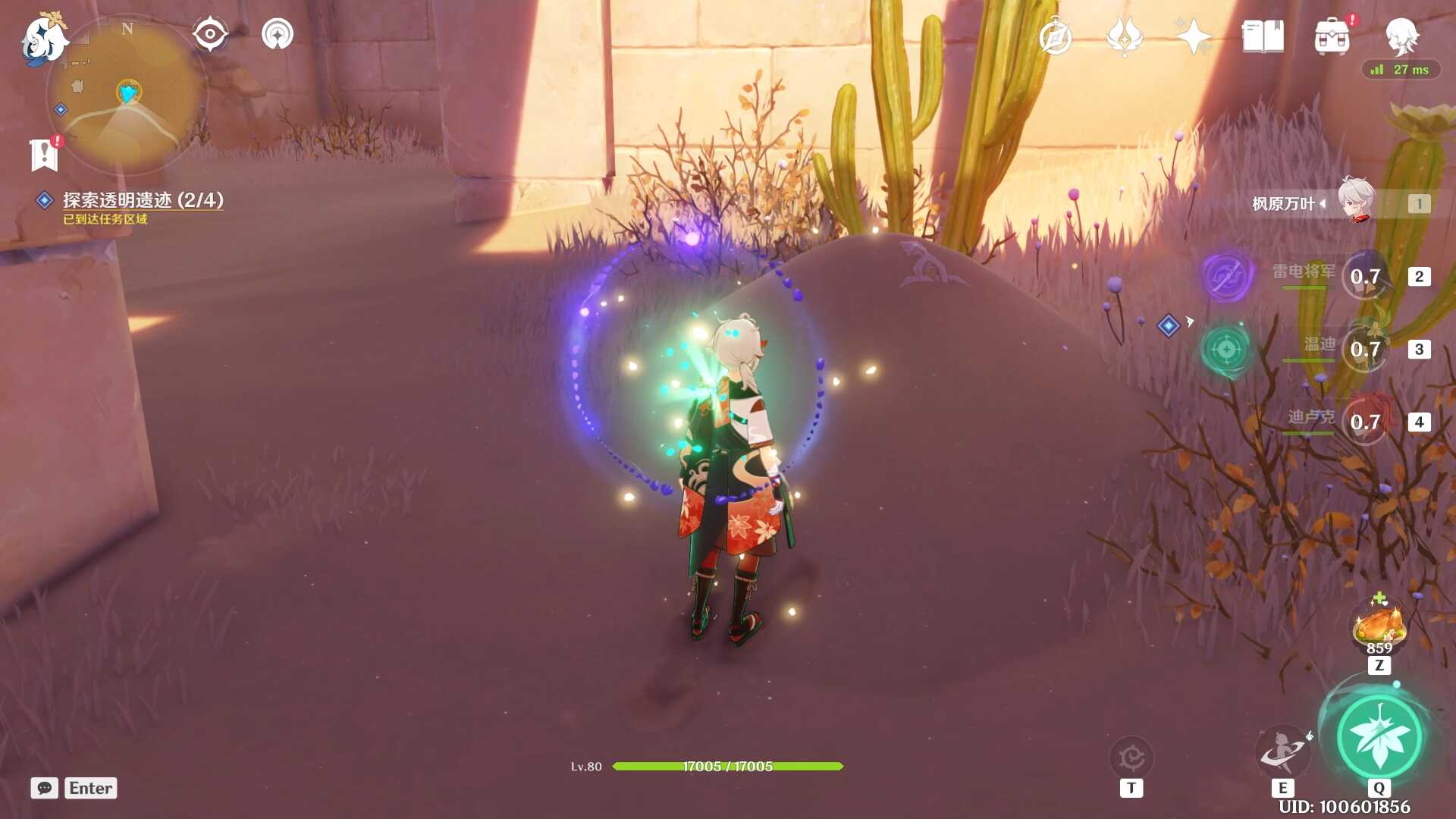Open the backpack inventory
Screen dimensions: 1456x819
coord(1332,36)
